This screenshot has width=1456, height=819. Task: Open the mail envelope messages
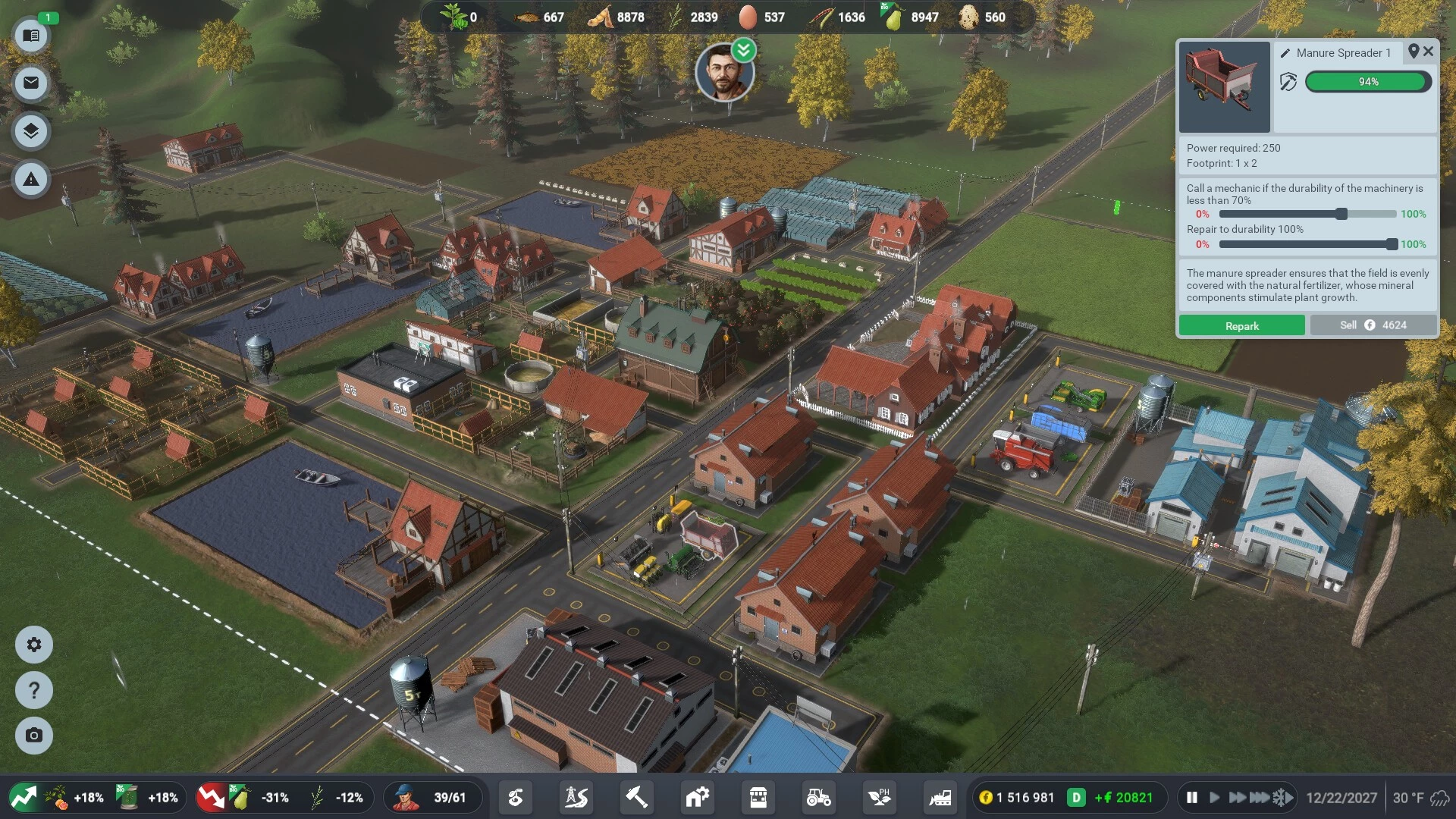[x=31, y=83]
